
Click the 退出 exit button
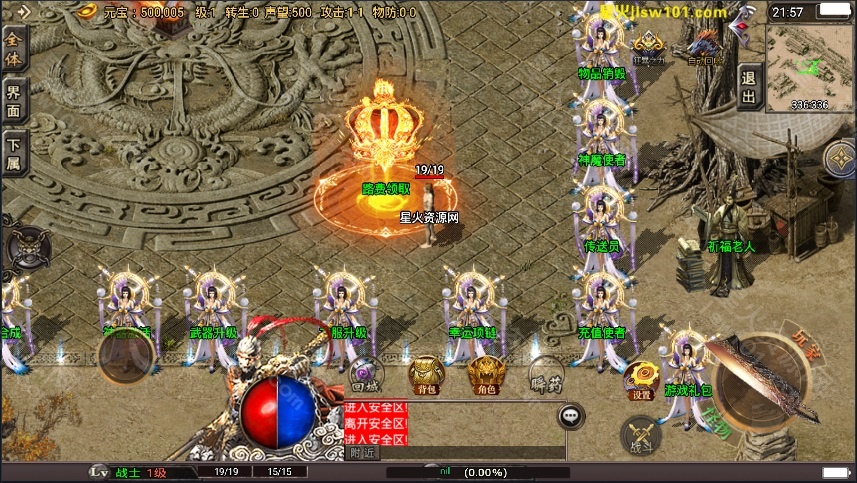point(748,87)
